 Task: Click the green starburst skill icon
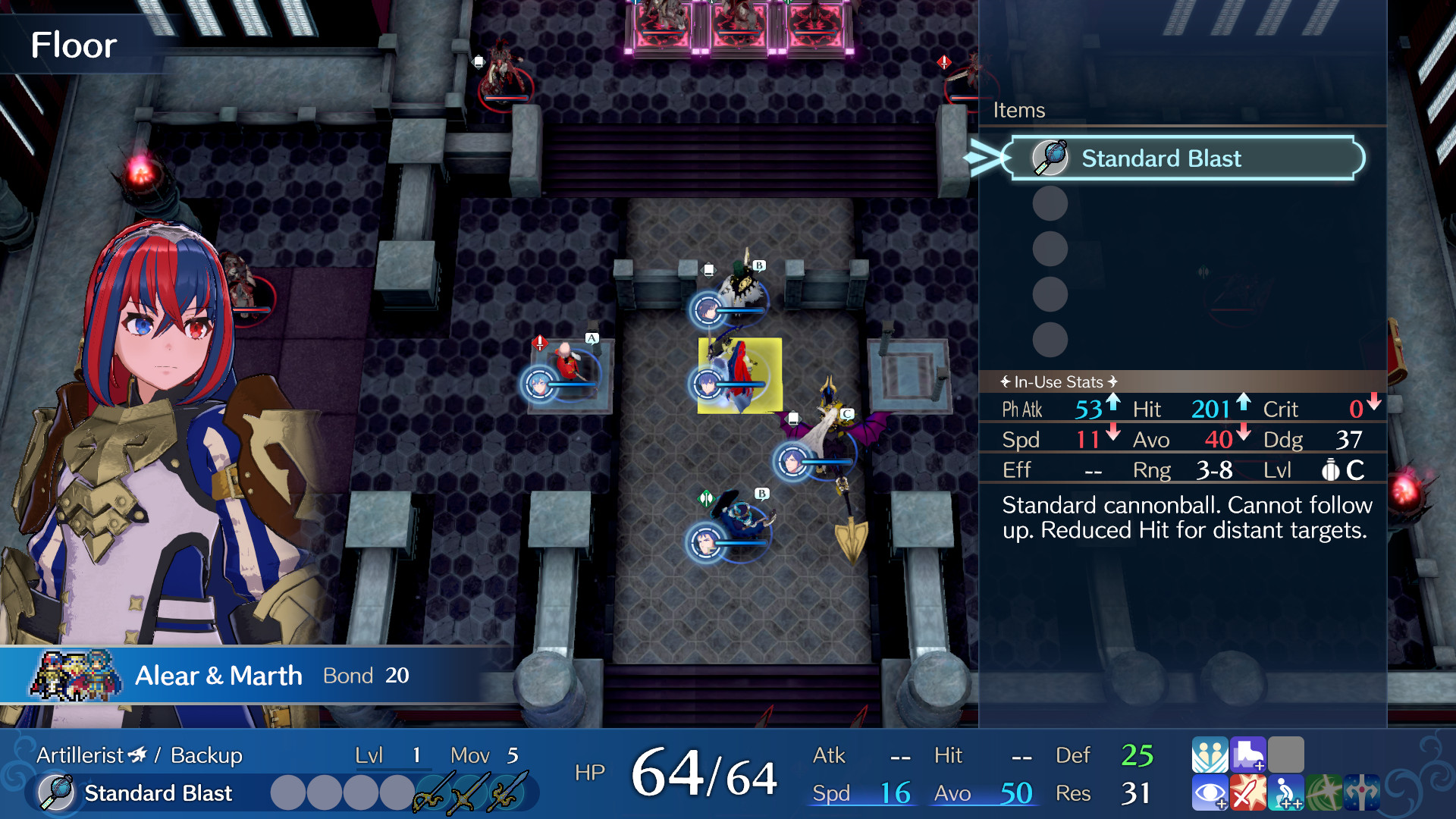1323,793
